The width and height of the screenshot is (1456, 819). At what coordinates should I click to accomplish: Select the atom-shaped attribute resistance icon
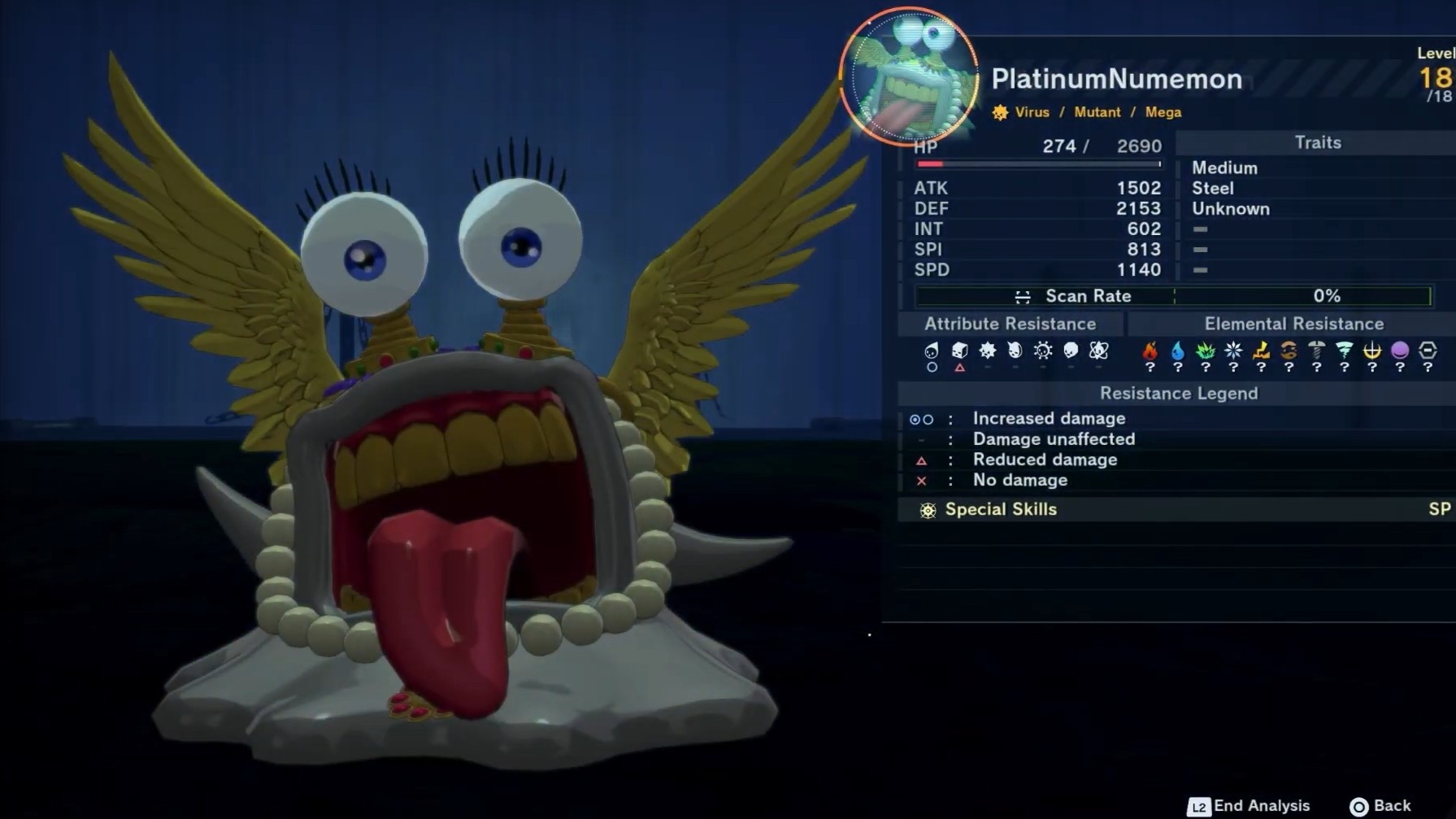1098,351
